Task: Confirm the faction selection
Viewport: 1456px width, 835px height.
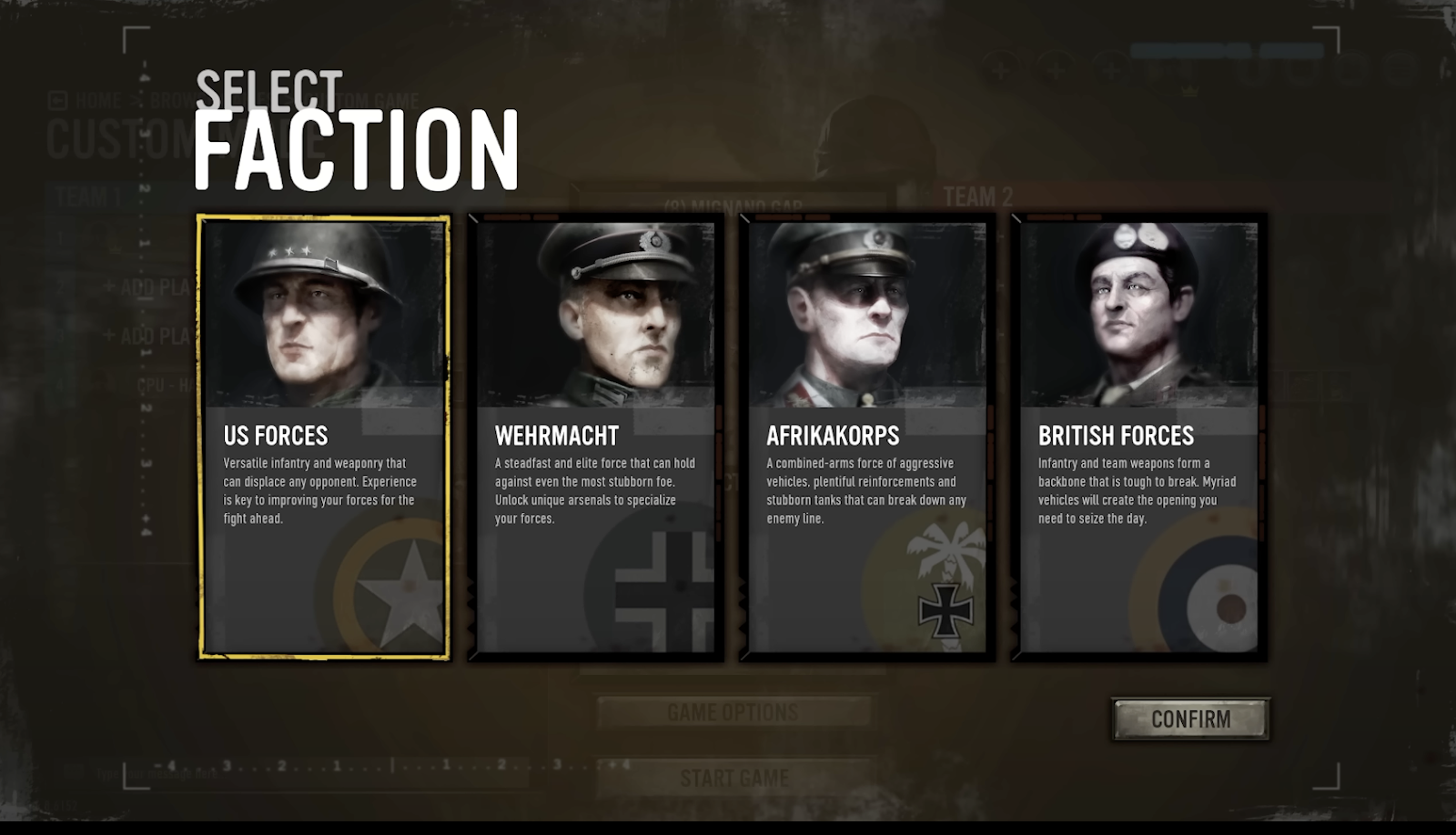Action: tap(1190, 719)
